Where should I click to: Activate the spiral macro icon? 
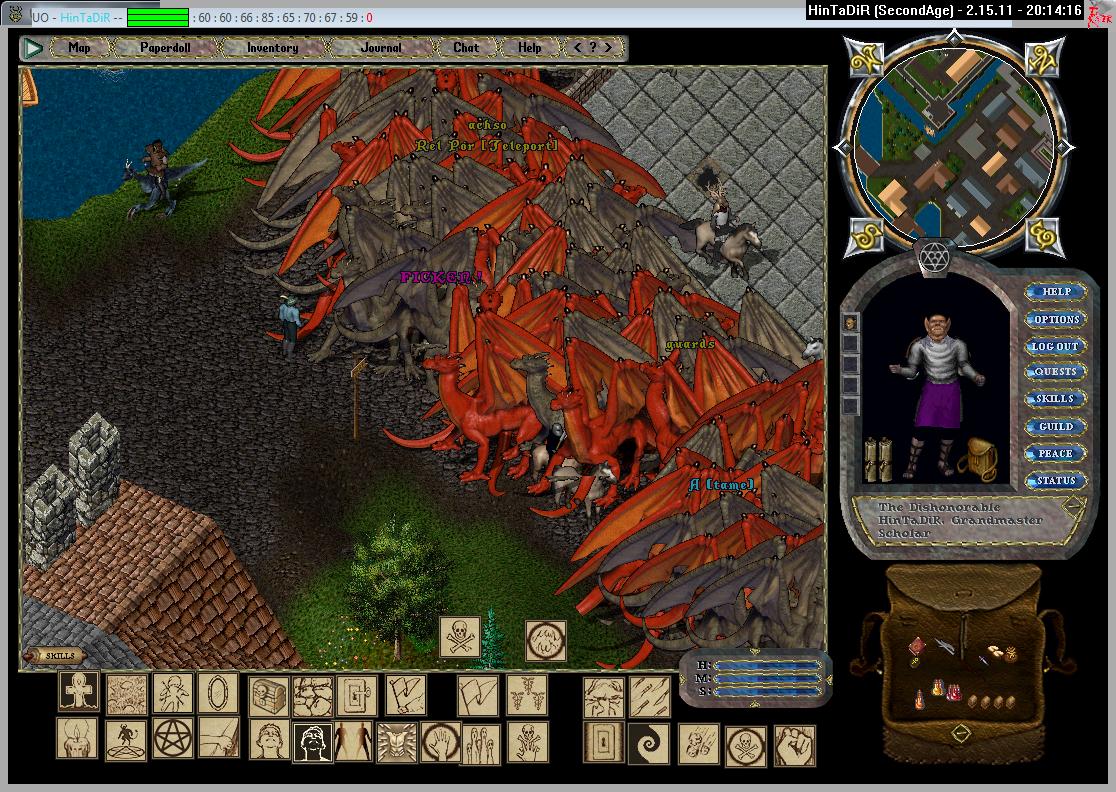[647, 743]
